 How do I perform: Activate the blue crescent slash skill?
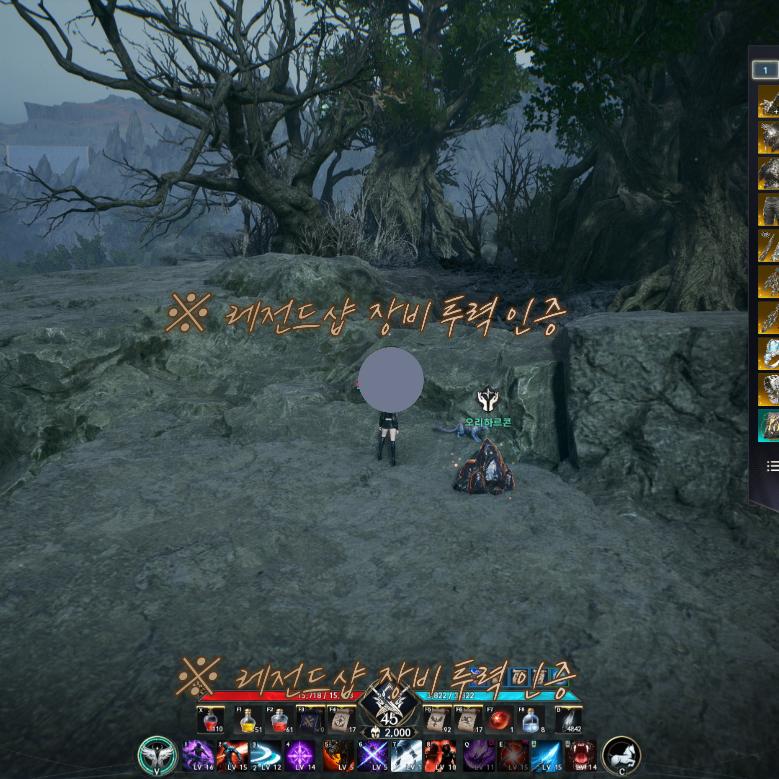pos(265,755)
